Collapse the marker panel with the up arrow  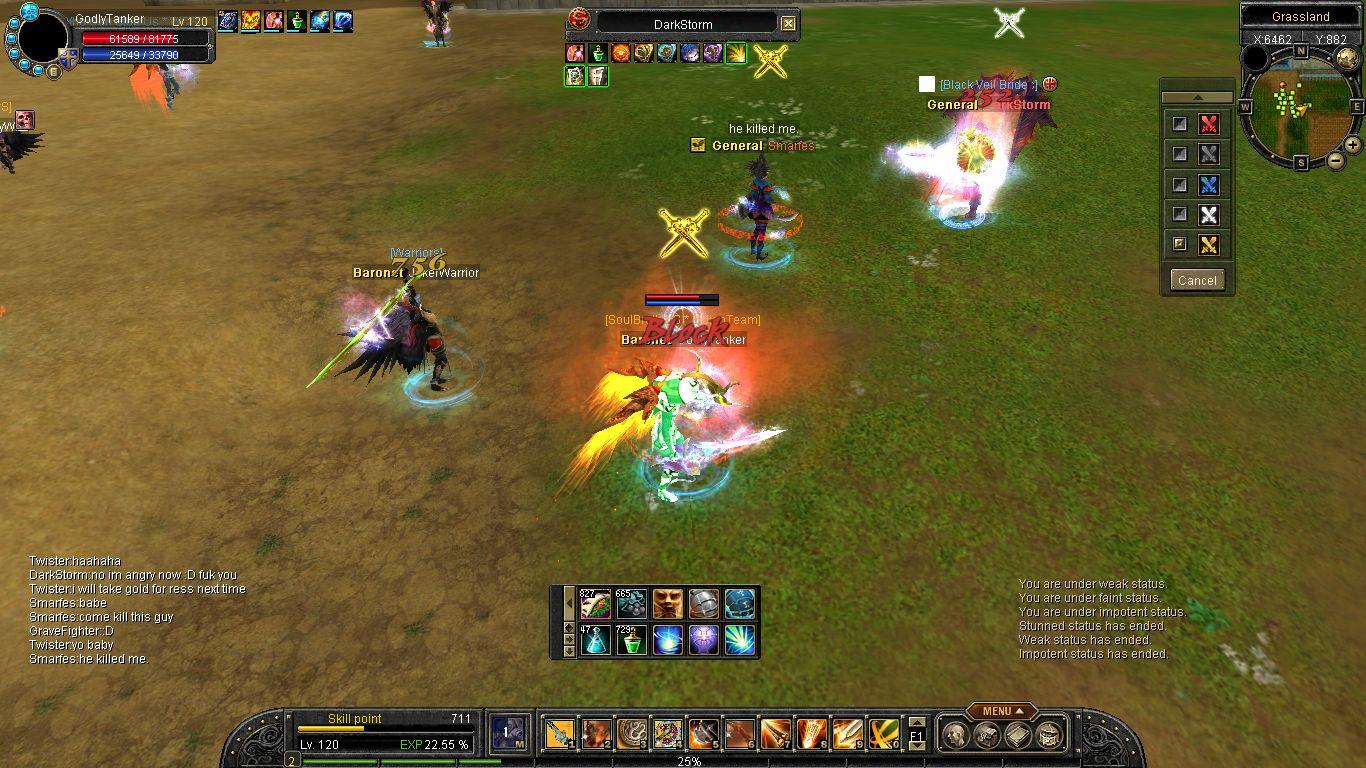coord(1197,97)
